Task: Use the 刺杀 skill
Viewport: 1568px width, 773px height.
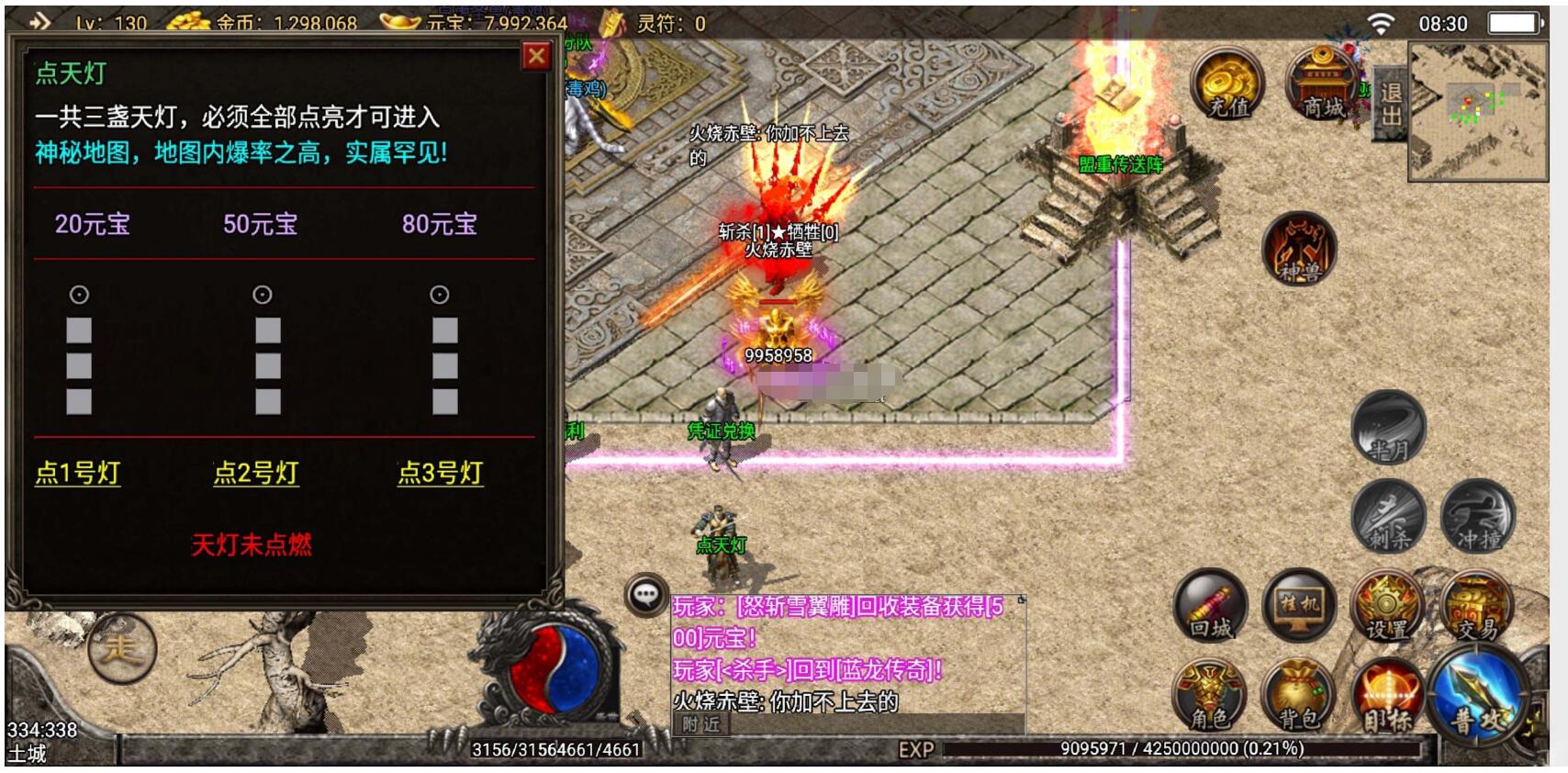Action: [1388, 516]
